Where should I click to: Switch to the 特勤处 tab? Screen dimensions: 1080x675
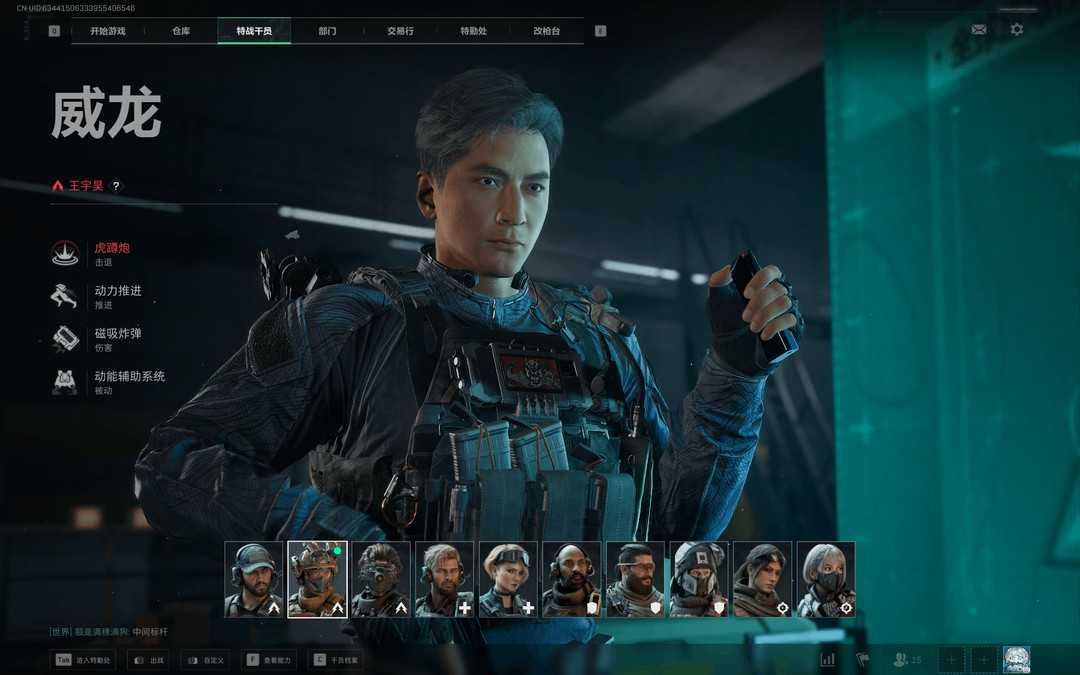pyautogui.click(x=473, y=31)
